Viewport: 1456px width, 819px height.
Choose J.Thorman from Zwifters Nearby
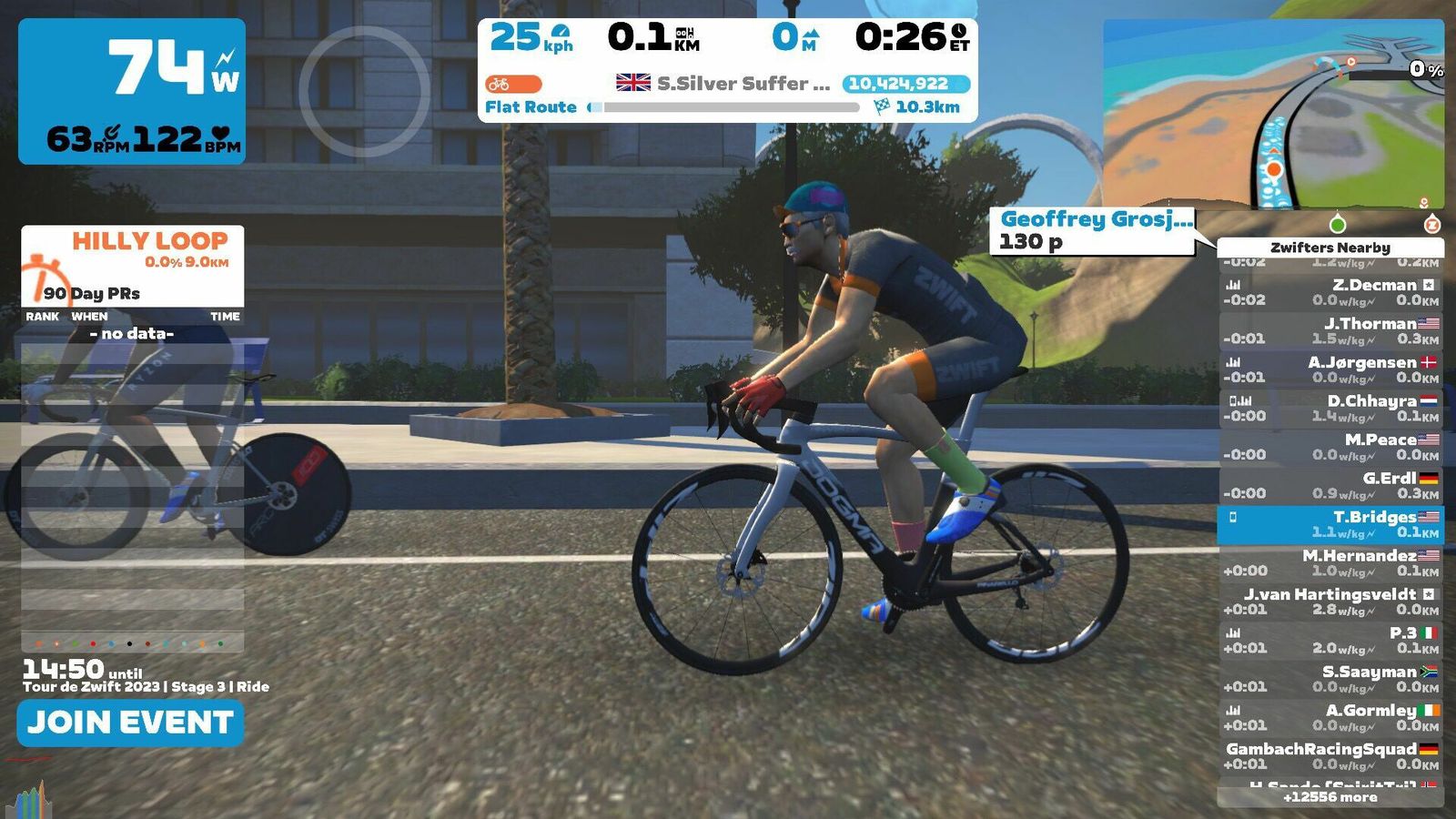pos(1330,330)
